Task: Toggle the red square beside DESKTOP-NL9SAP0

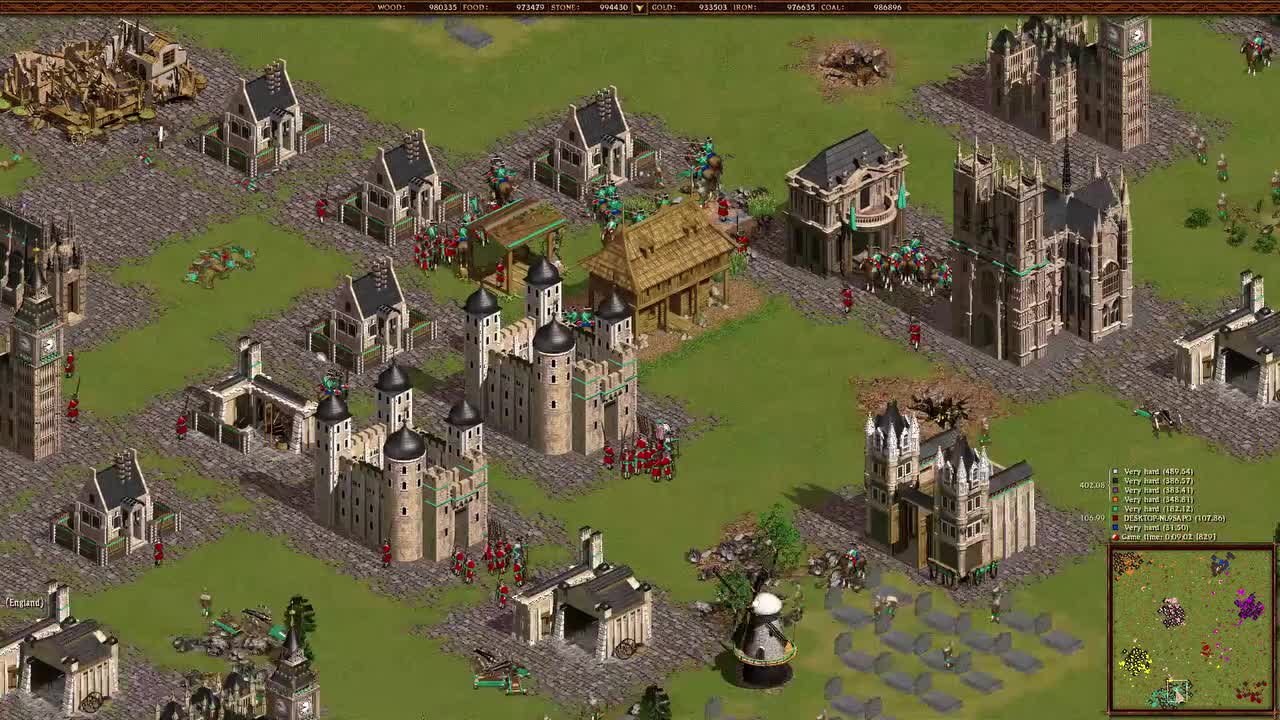Action: 1115,518
